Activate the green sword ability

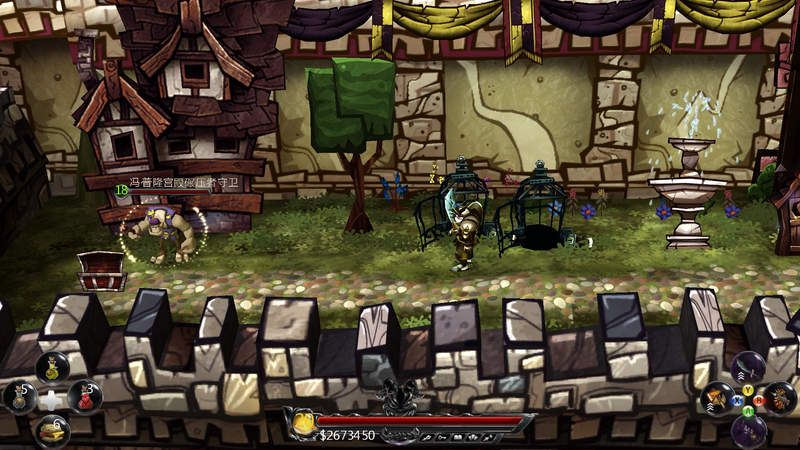pos(748,367)
